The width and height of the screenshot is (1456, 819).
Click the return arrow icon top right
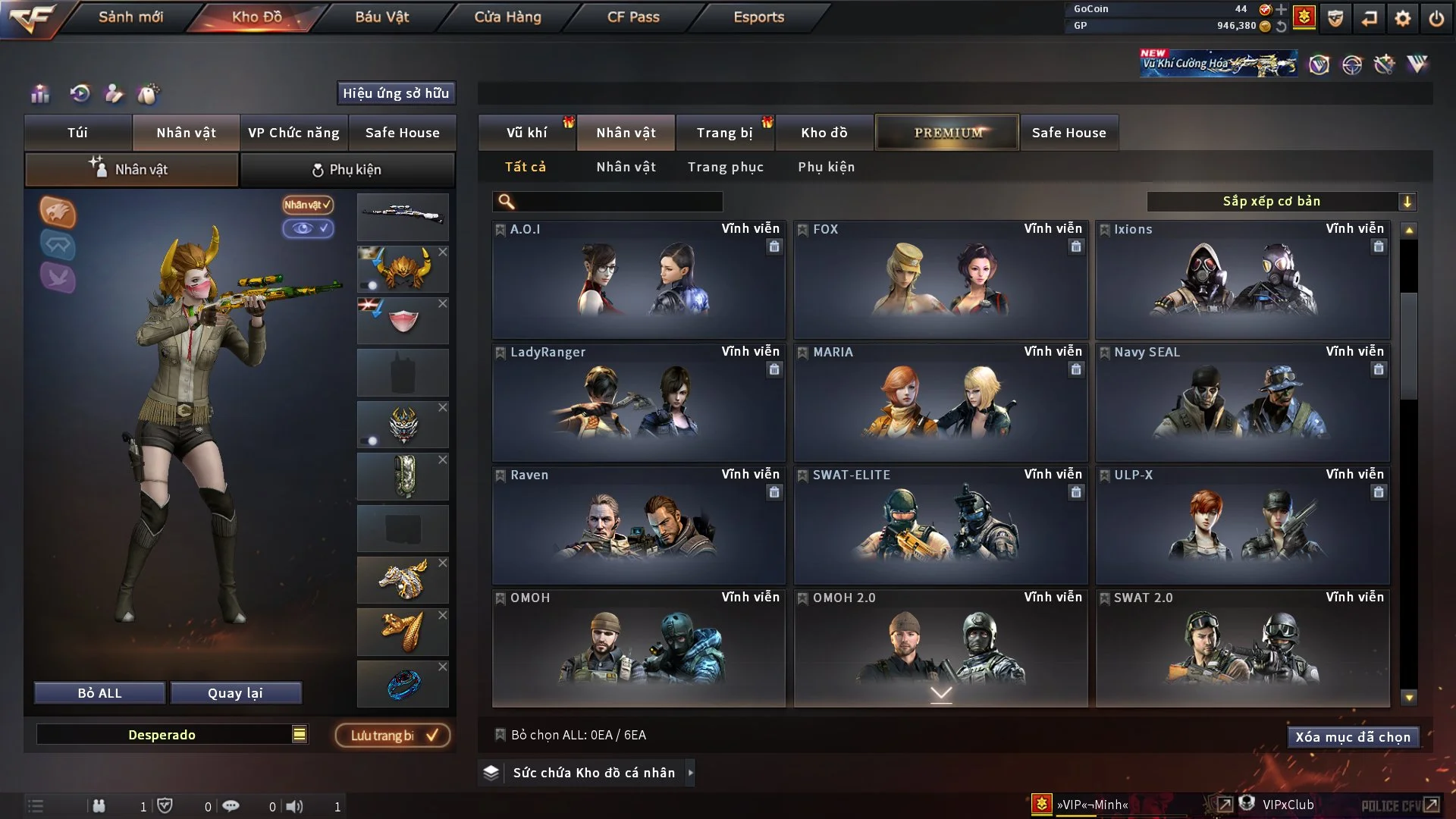[x=1368, y=17]
